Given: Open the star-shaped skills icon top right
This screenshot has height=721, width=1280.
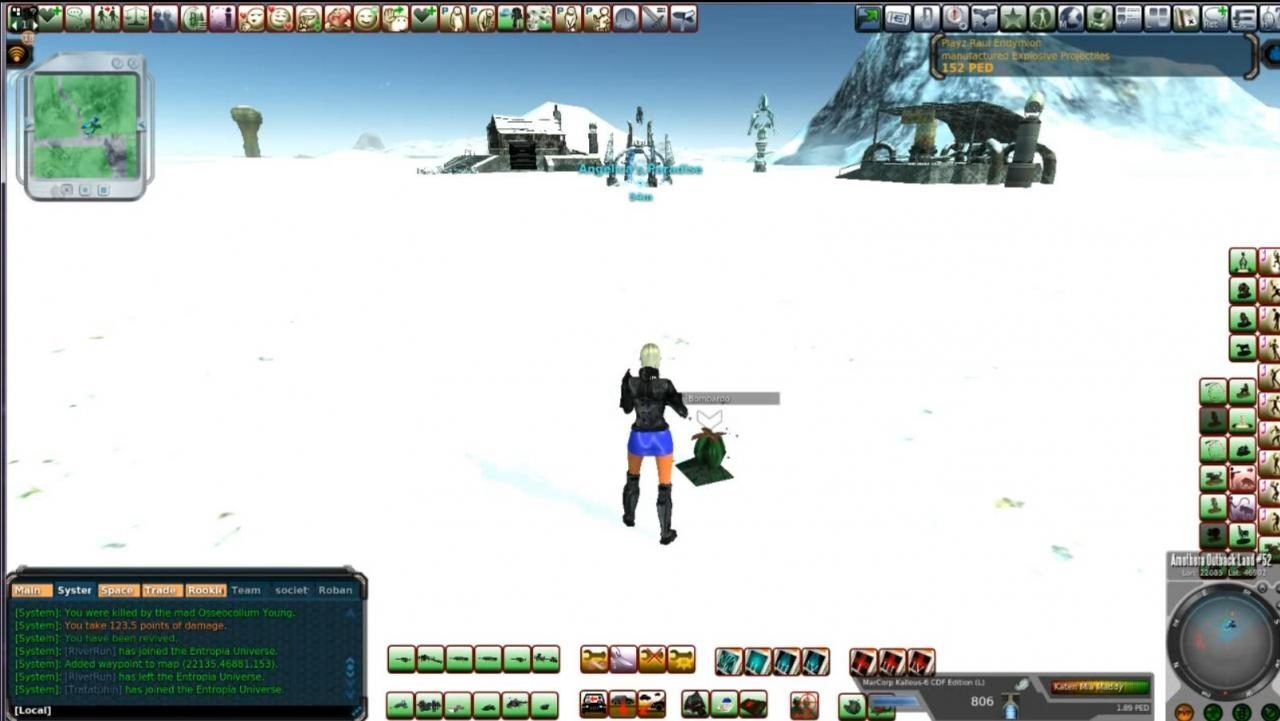Looking at the screenshot, I should (x=1011, y=15).
